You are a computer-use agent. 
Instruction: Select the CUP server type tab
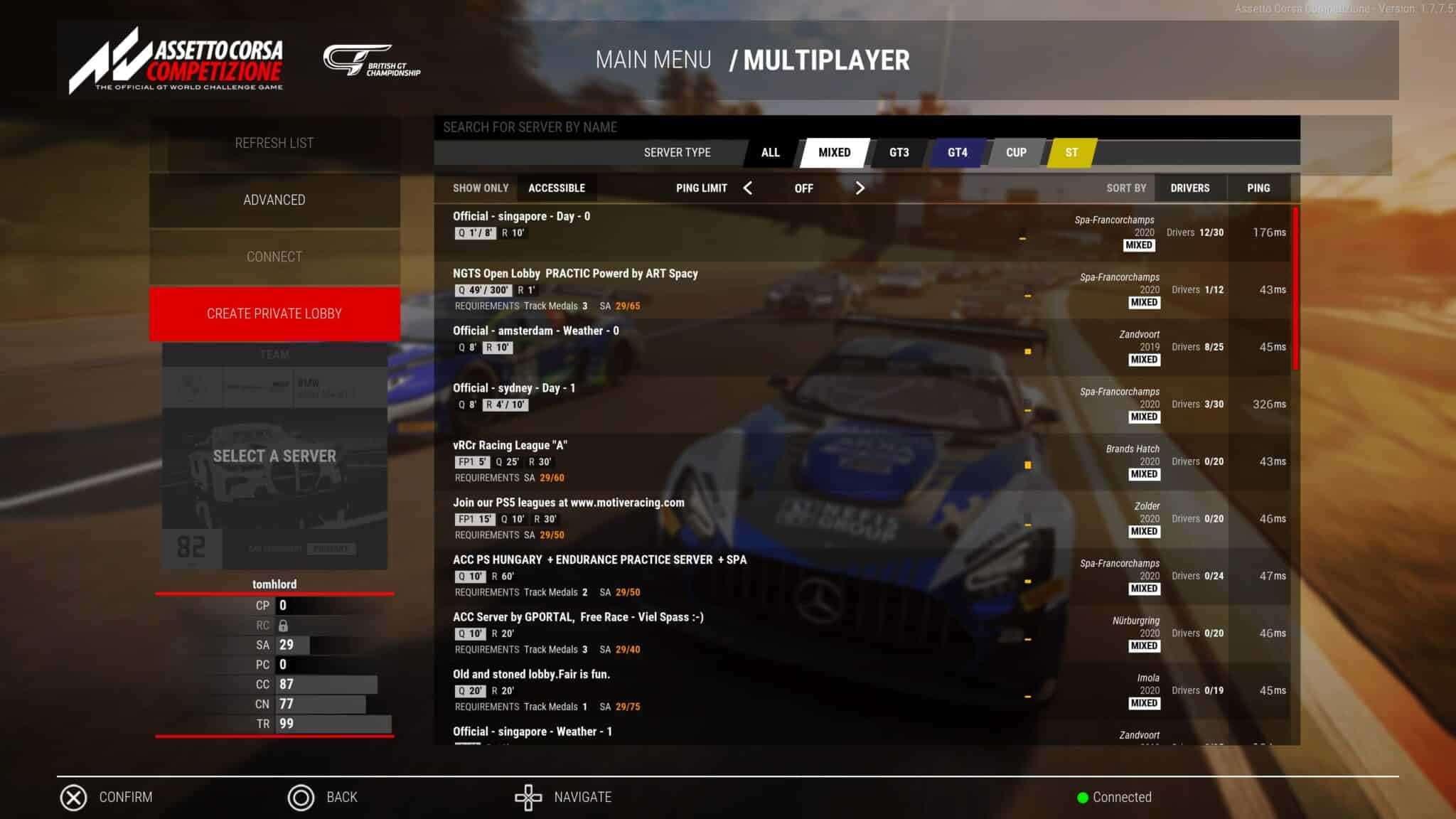tap(1015, 152)
